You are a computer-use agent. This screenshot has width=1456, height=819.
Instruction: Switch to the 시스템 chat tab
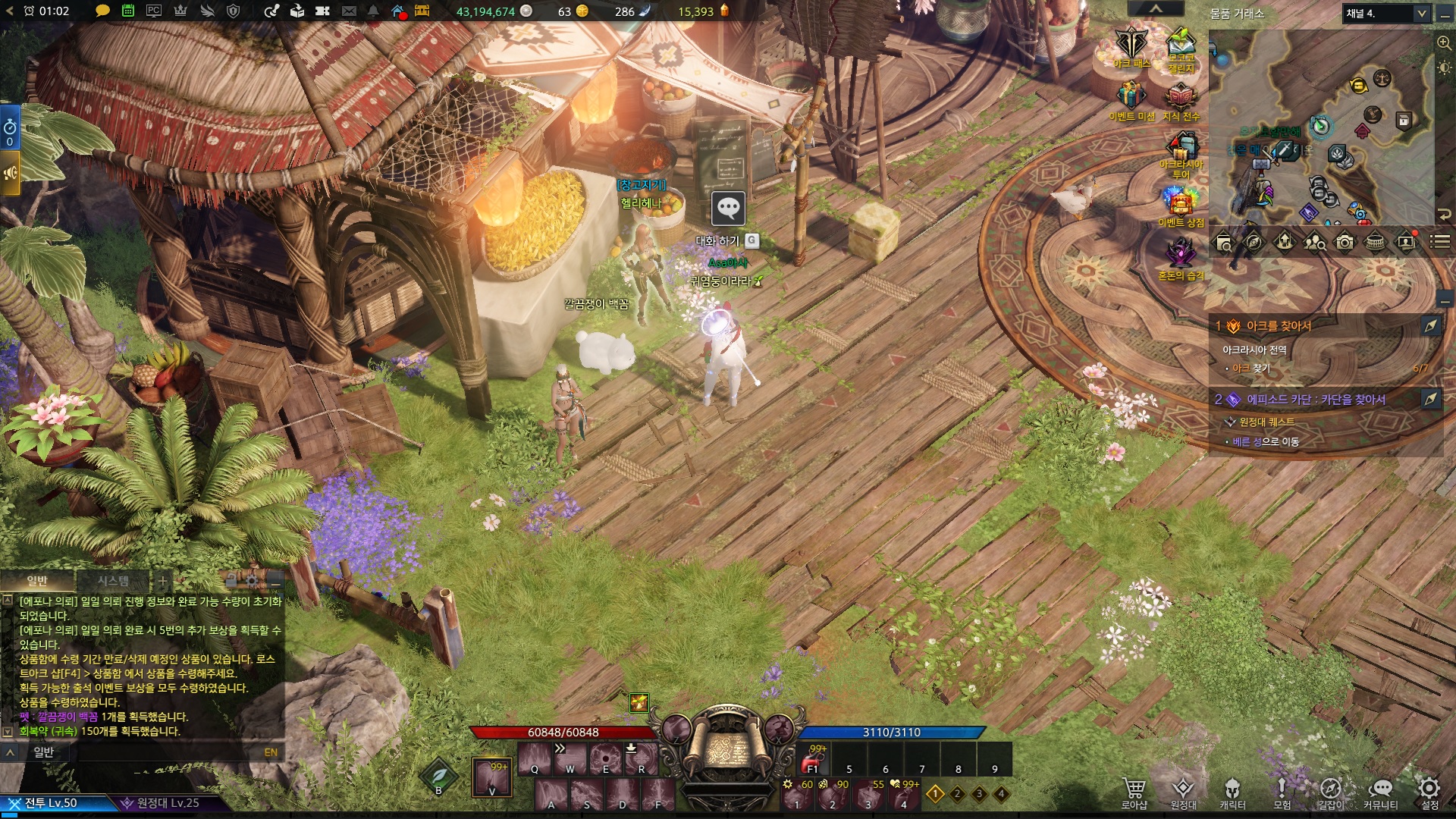coord(113,581)
